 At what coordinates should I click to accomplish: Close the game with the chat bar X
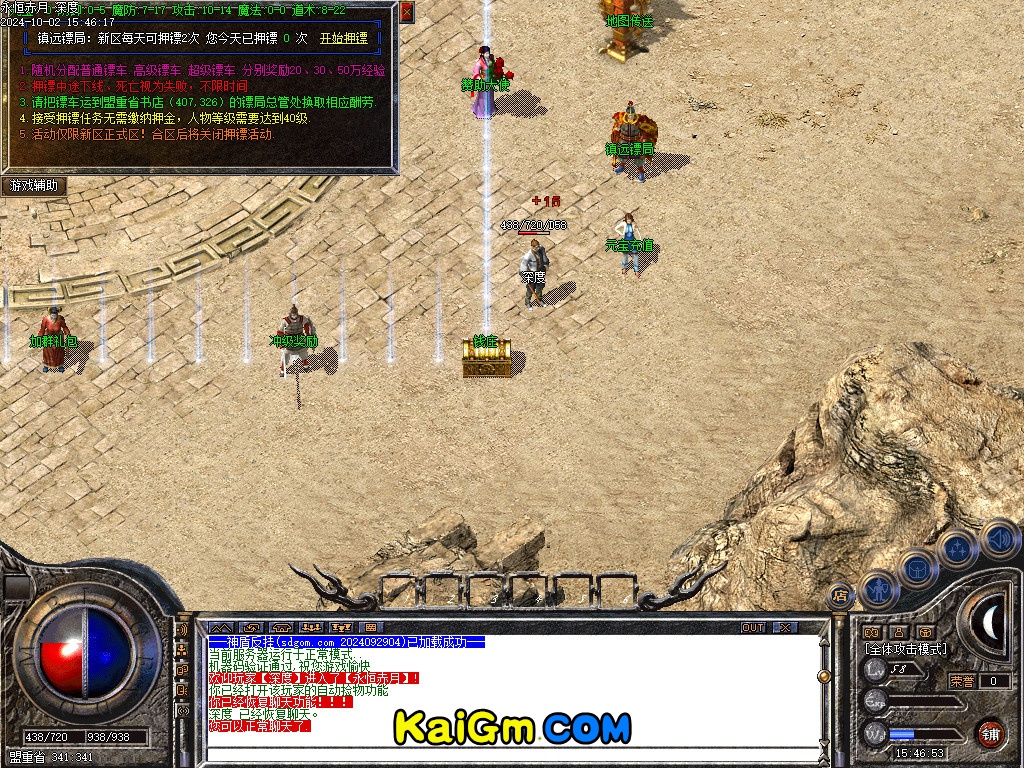(x=785, y=628)
